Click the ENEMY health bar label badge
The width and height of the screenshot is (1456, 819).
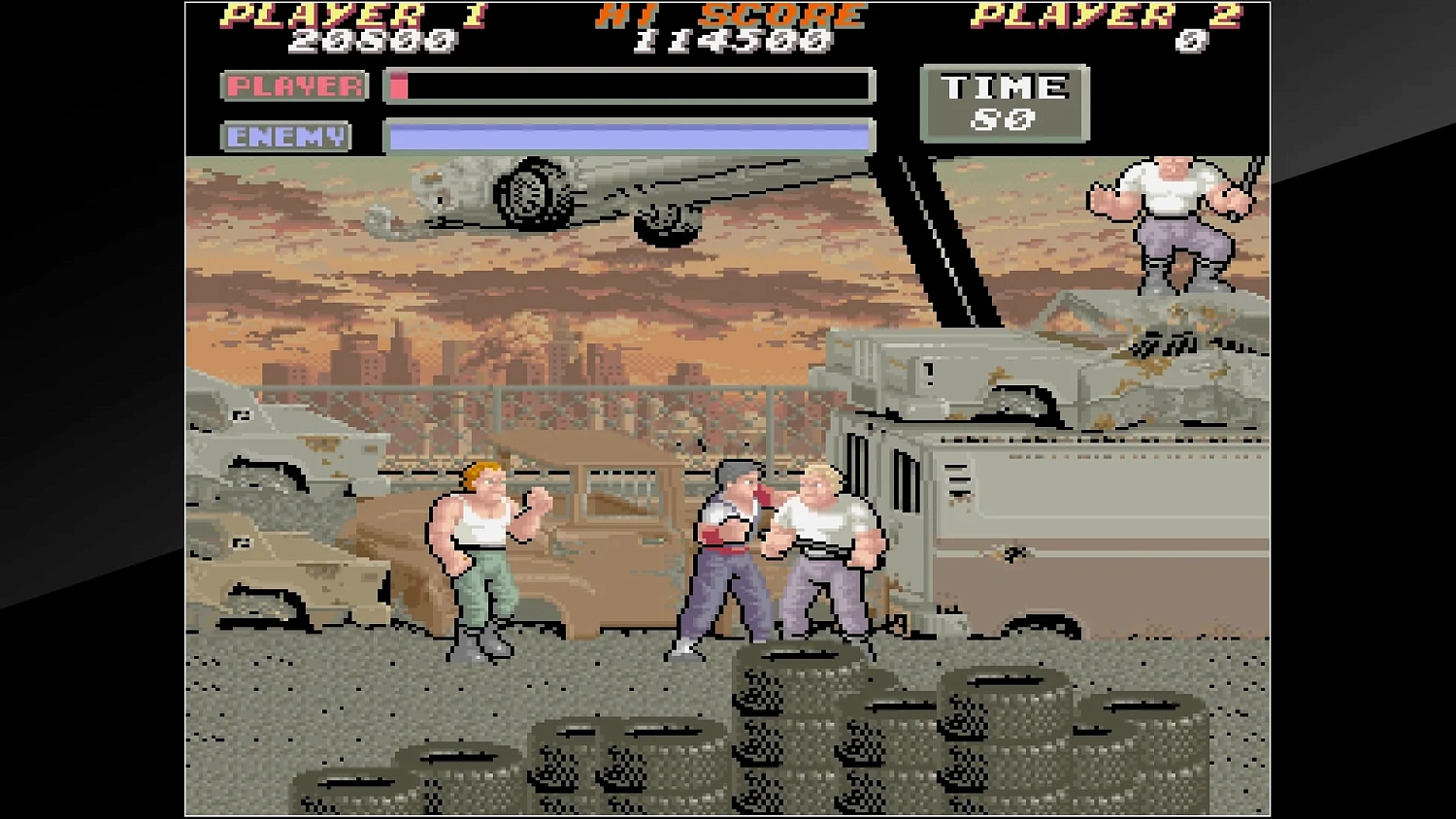point(285,136)
